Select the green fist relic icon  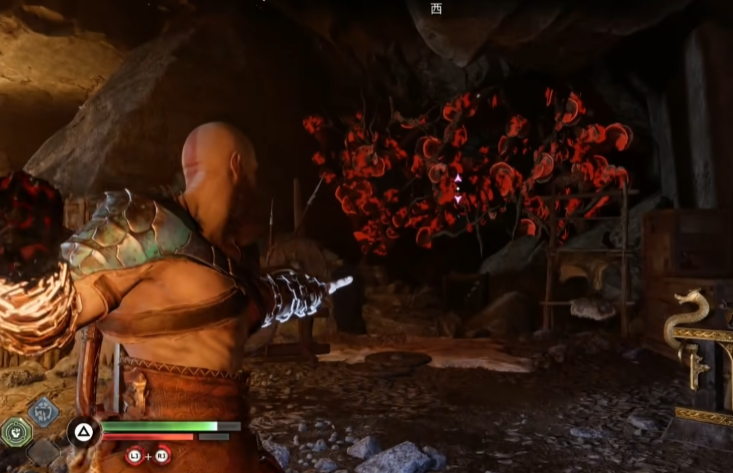(x=16, y=432)
